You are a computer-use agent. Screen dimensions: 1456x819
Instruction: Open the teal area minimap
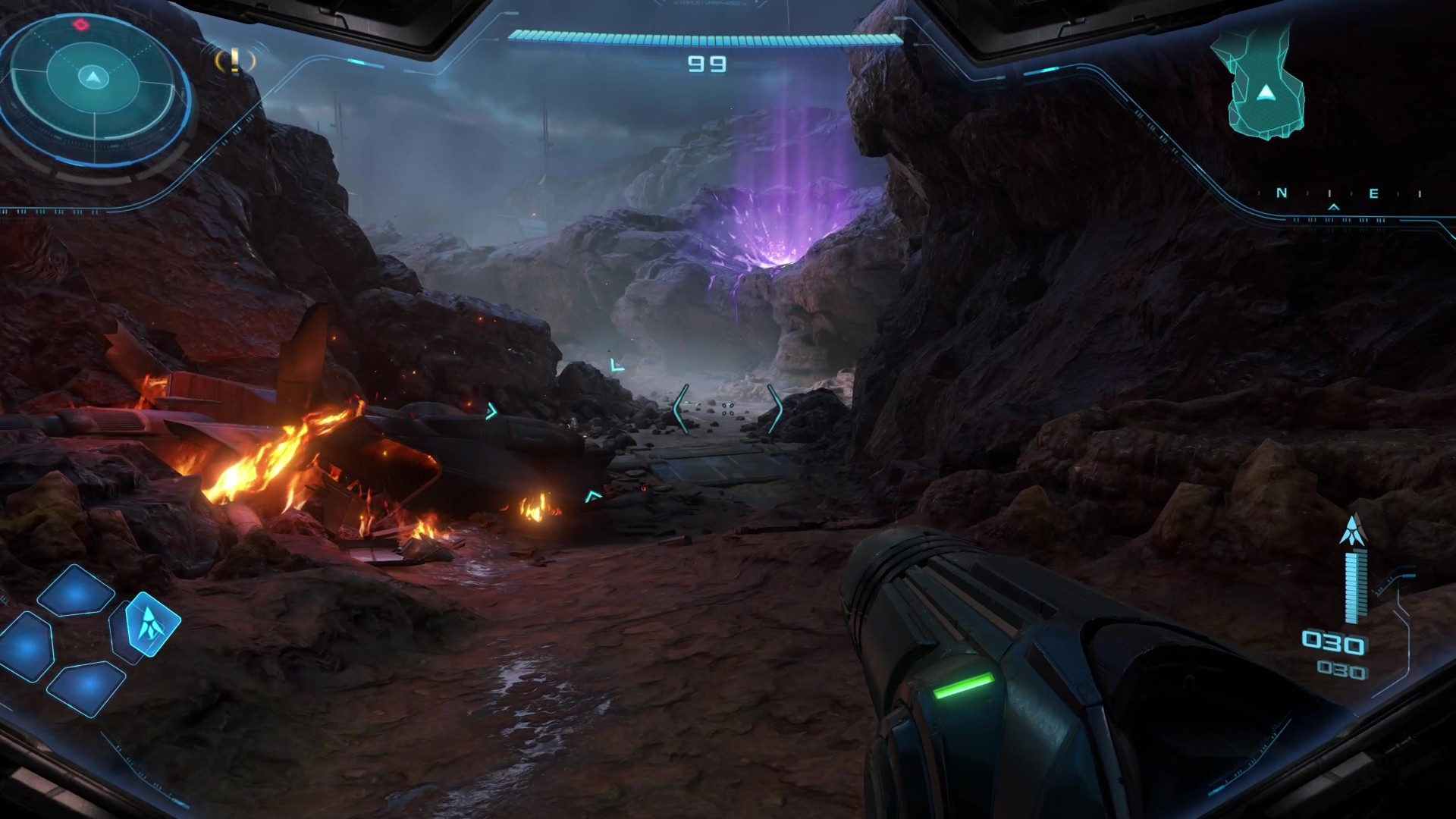1260,83
